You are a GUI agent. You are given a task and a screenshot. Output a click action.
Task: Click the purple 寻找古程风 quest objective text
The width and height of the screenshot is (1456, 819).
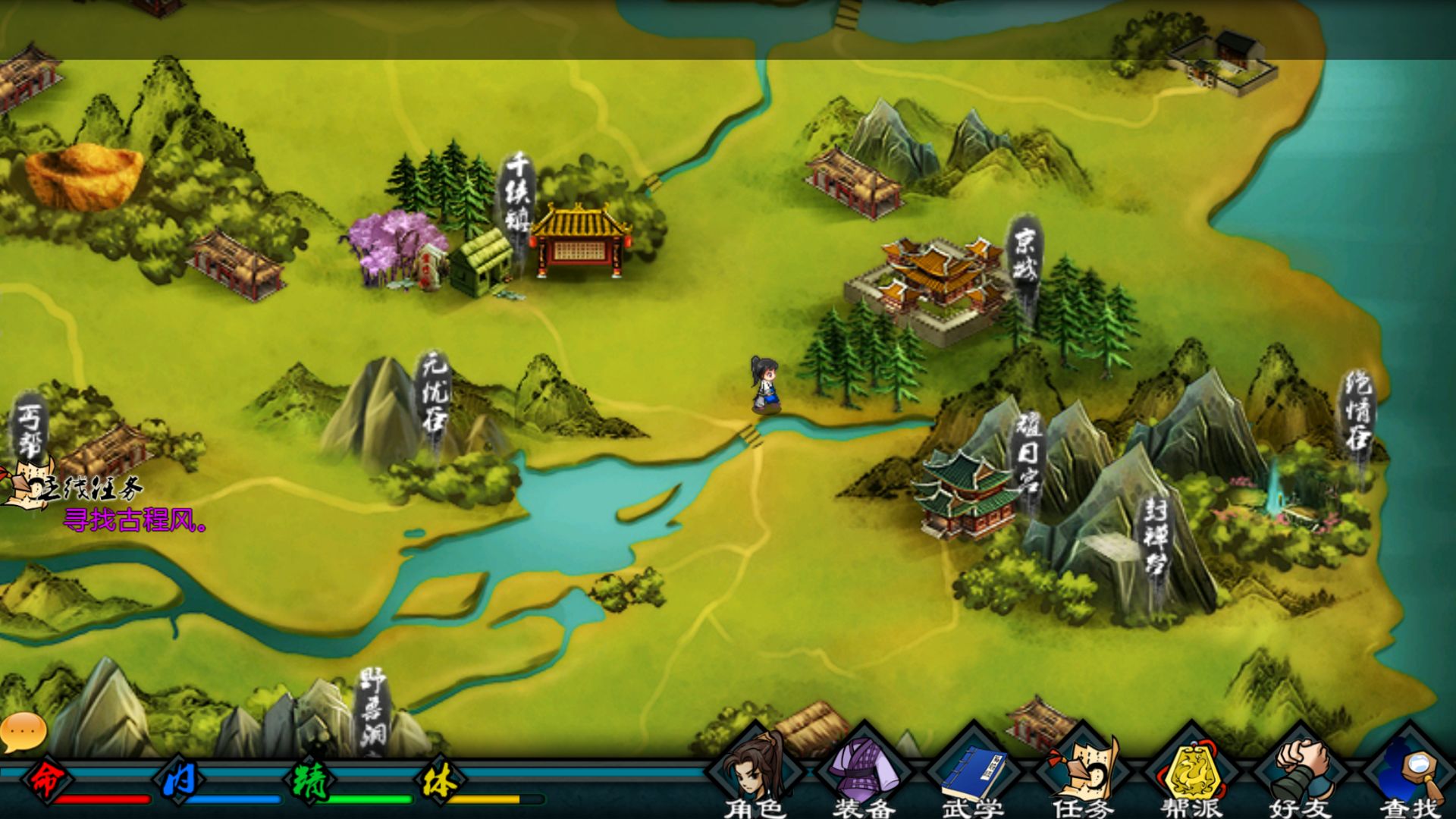(134, 521)
